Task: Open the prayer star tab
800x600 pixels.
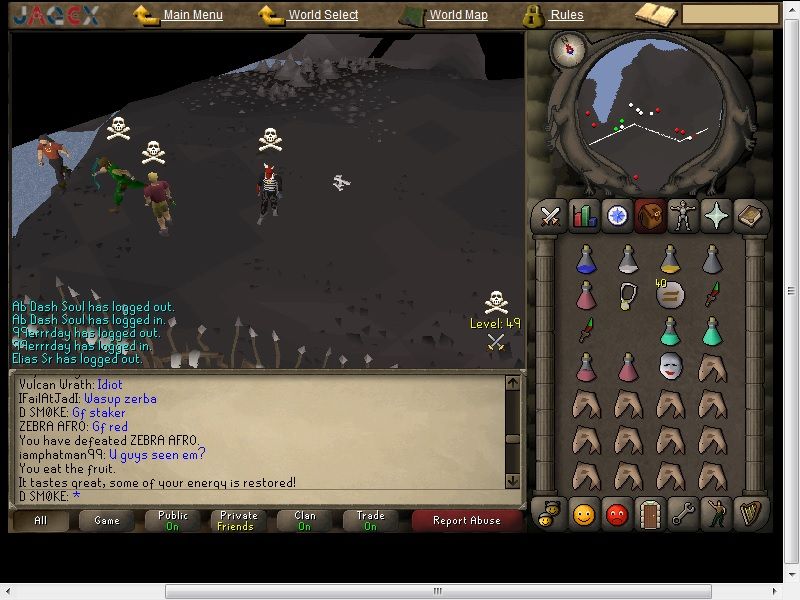Action: coord(716,216)
